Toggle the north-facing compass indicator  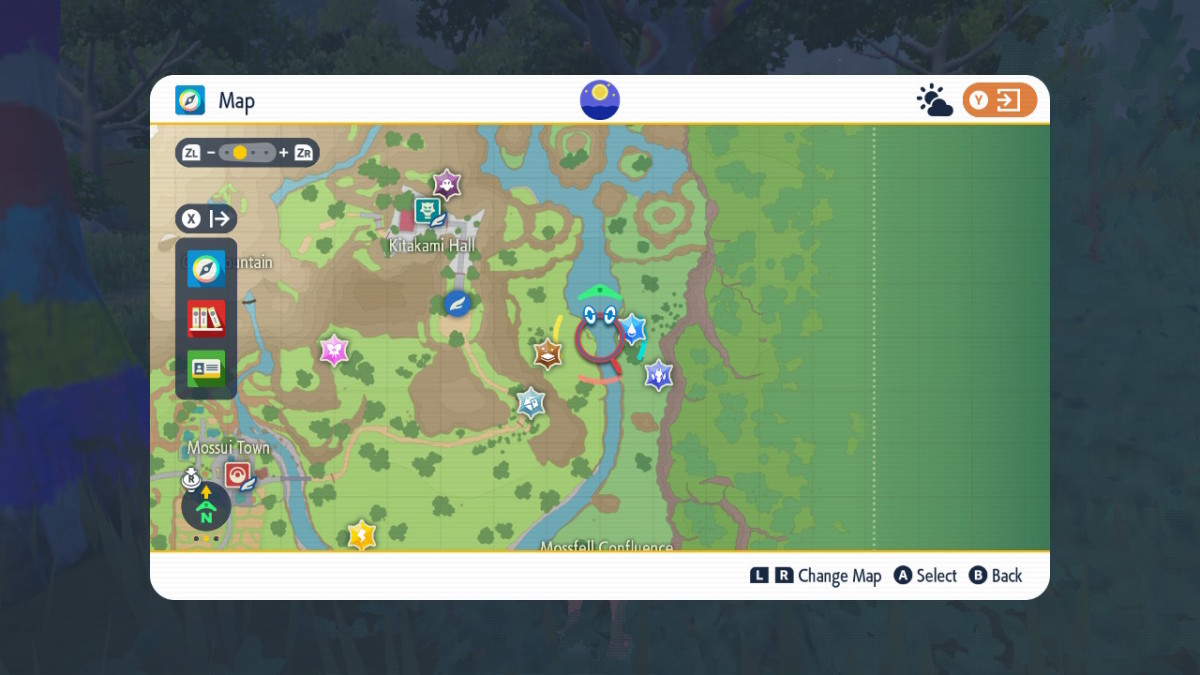pos(206,507)
